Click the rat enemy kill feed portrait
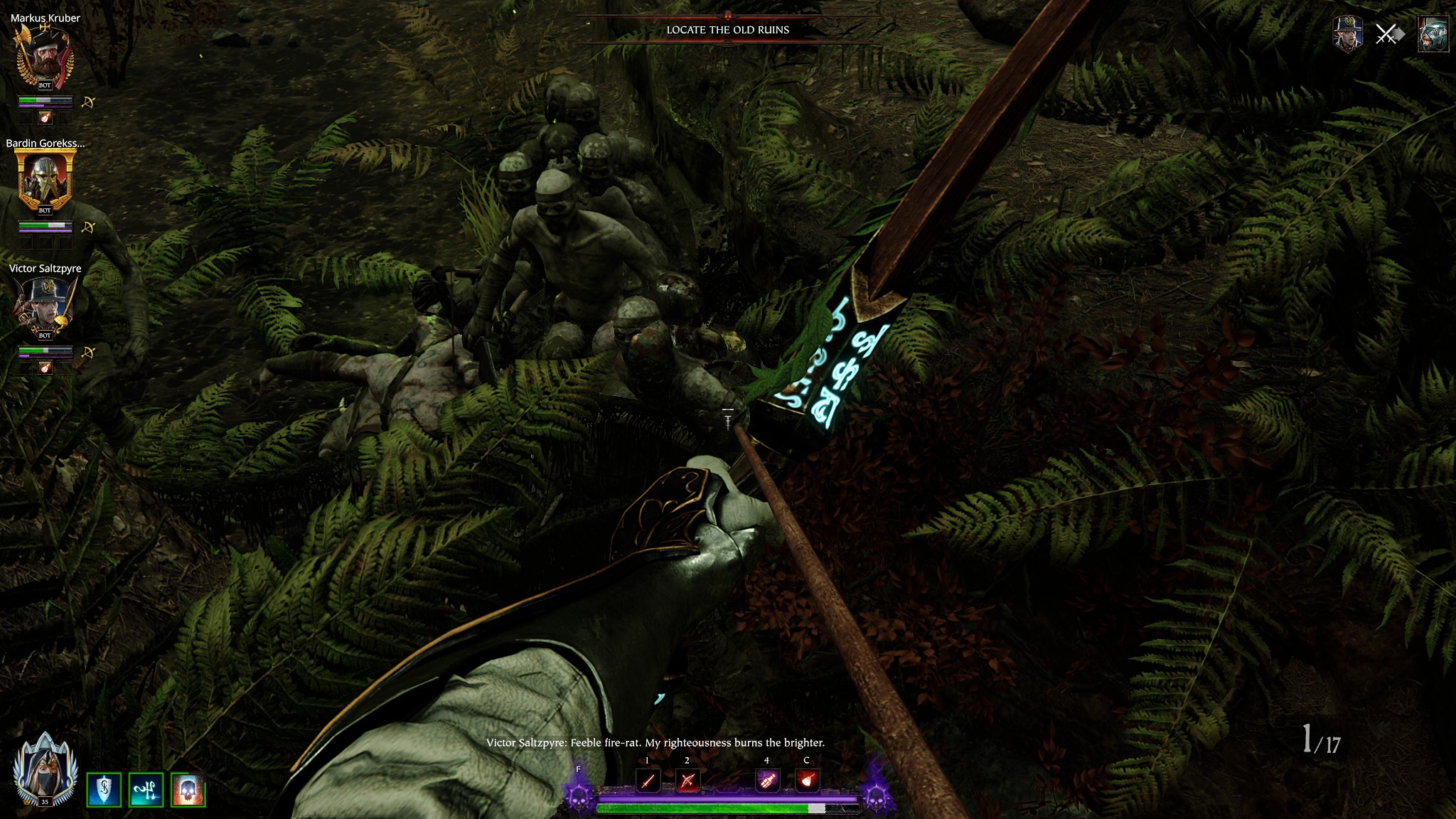The image size is (1456, 819). [x=1433, y=34]
